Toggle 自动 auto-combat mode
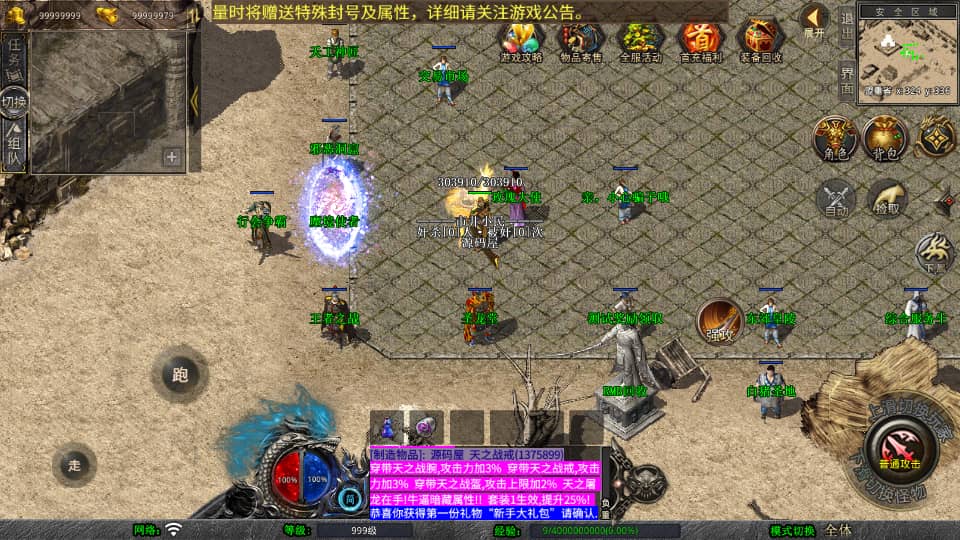The width and height of the screenshot is (960, 540). point(836,198)
